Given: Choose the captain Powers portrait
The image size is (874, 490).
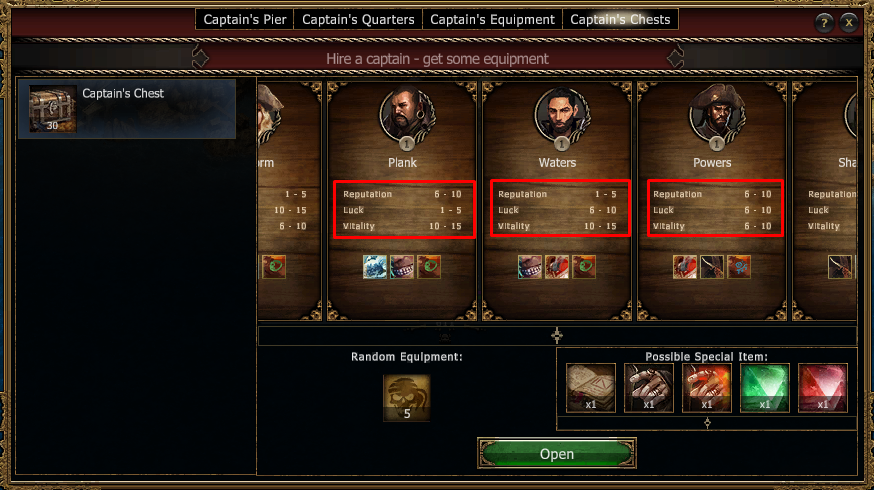Looking at the screenshot, I should [x=712, y=113].
